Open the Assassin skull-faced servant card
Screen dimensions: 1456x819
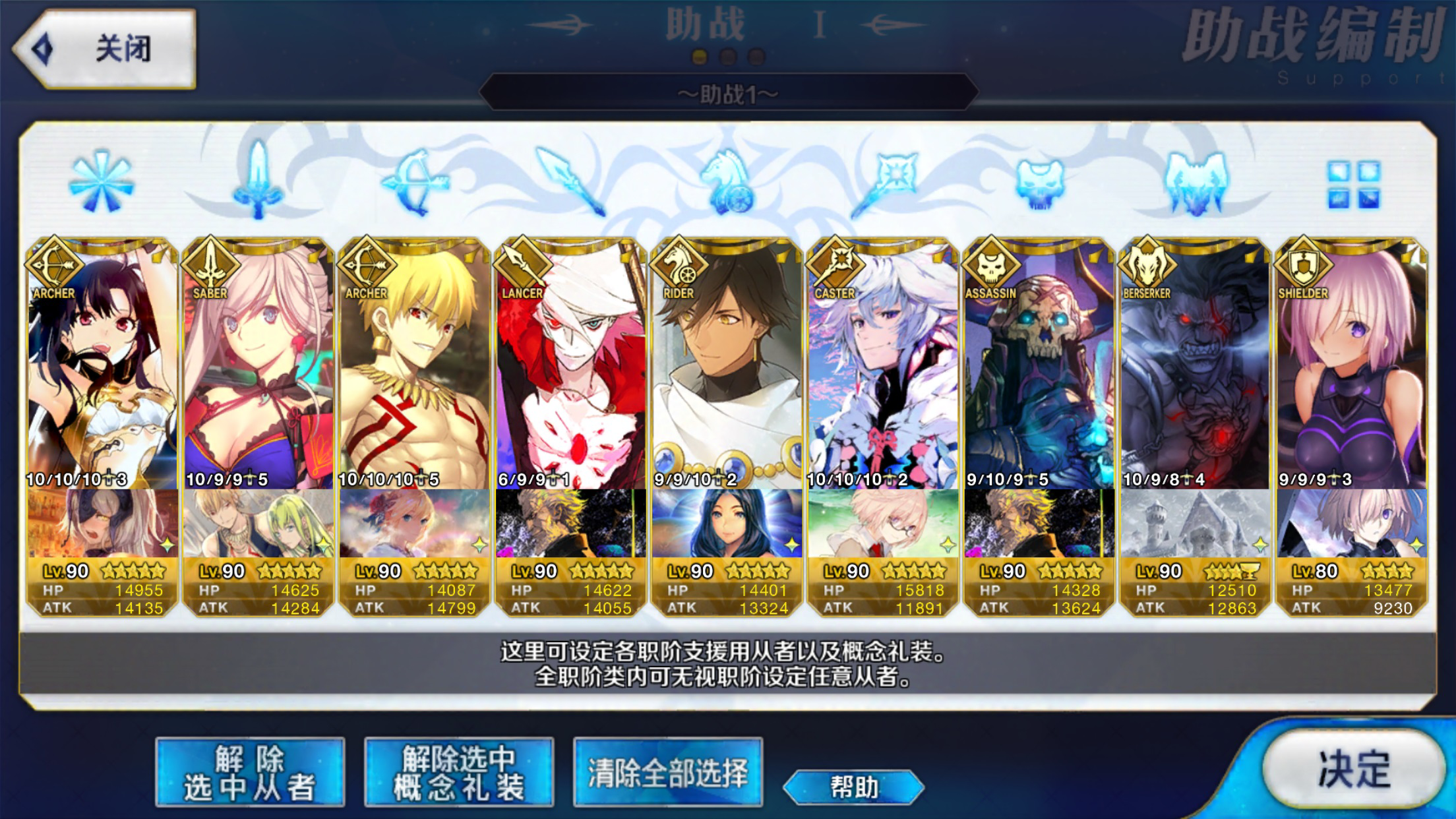(1039, 369)
